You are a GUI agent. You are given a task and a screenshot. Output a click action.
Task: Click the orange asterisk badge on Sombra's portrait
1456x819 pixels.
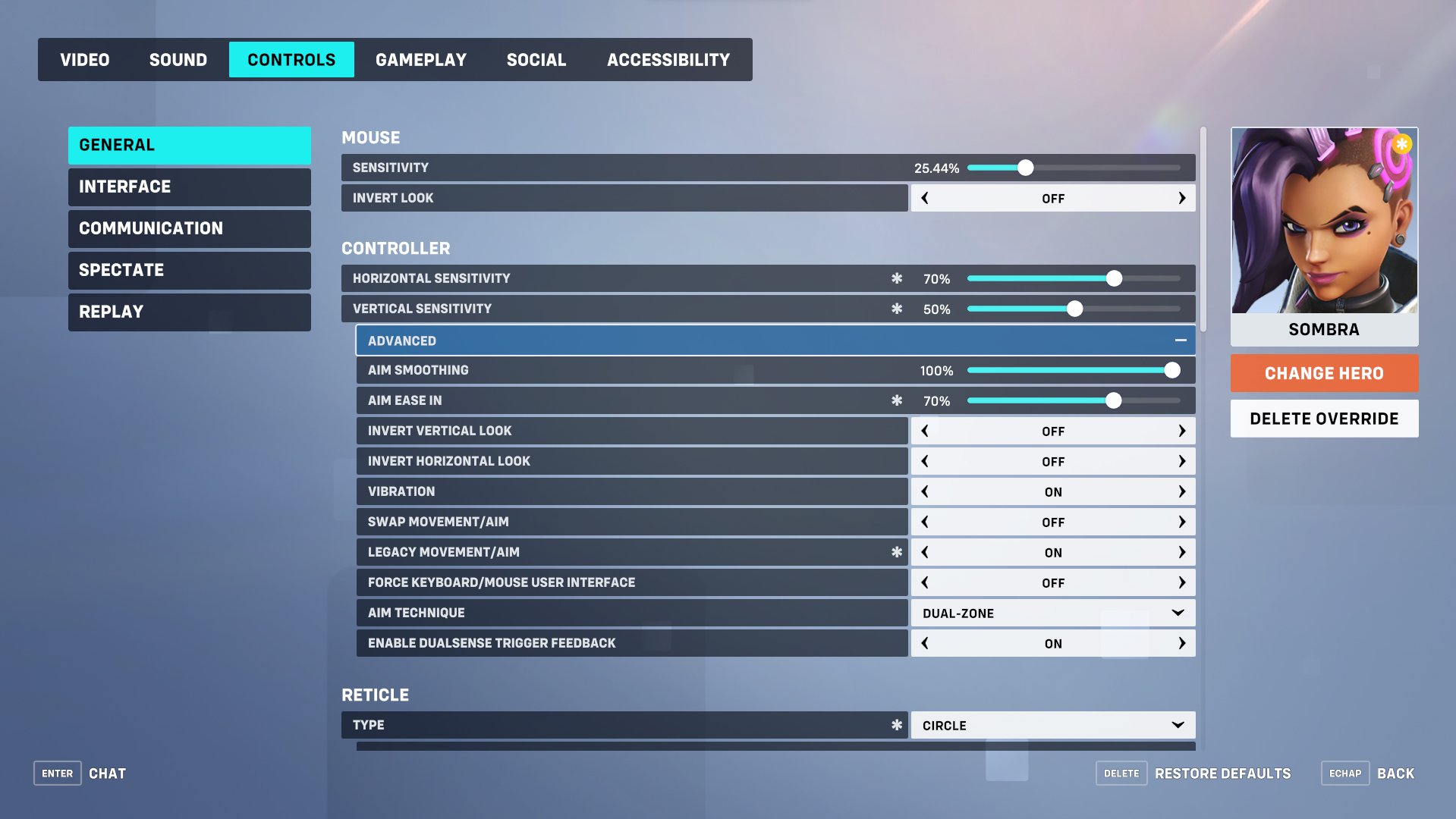[1401, 143]
